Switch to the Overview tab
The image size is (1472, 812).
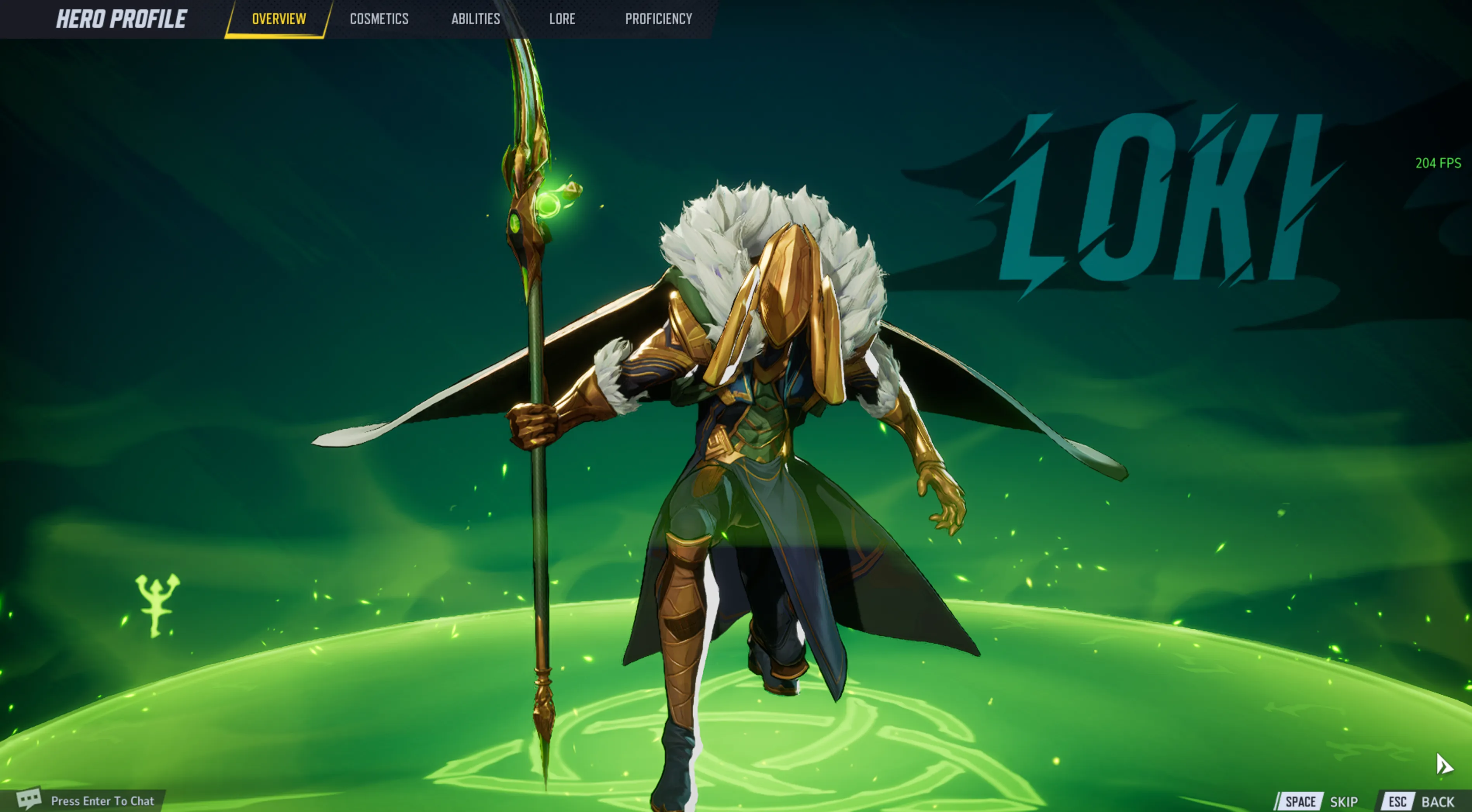tap(279, 19)
